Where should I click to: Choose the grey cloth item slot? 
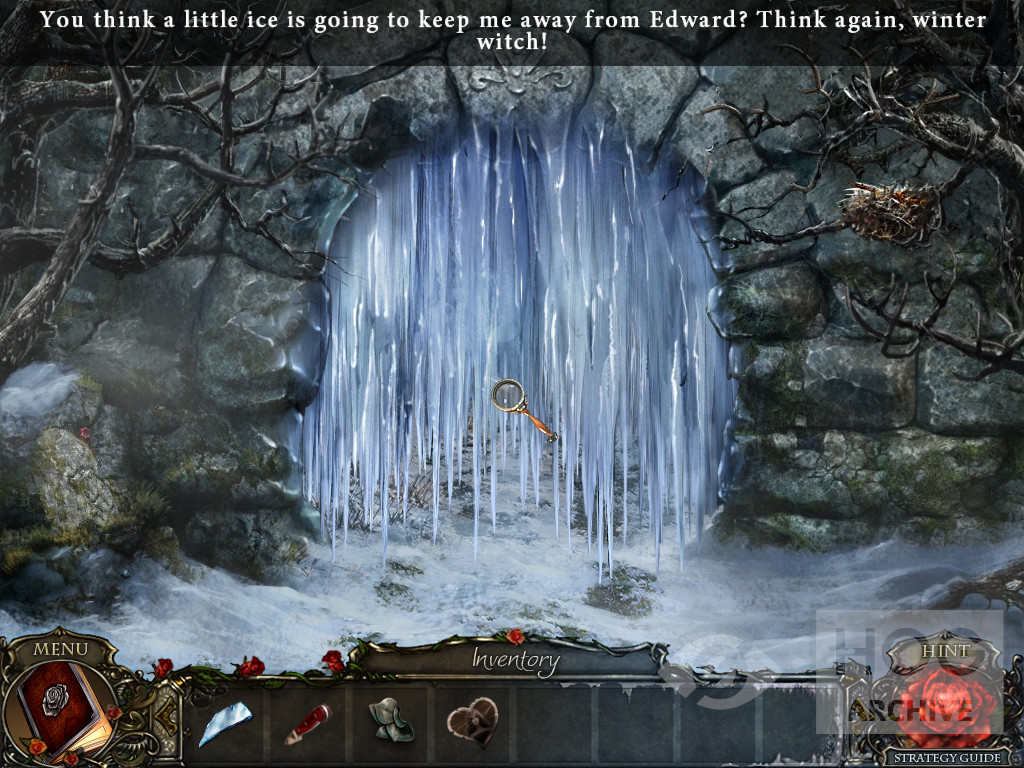coord(389,721)
